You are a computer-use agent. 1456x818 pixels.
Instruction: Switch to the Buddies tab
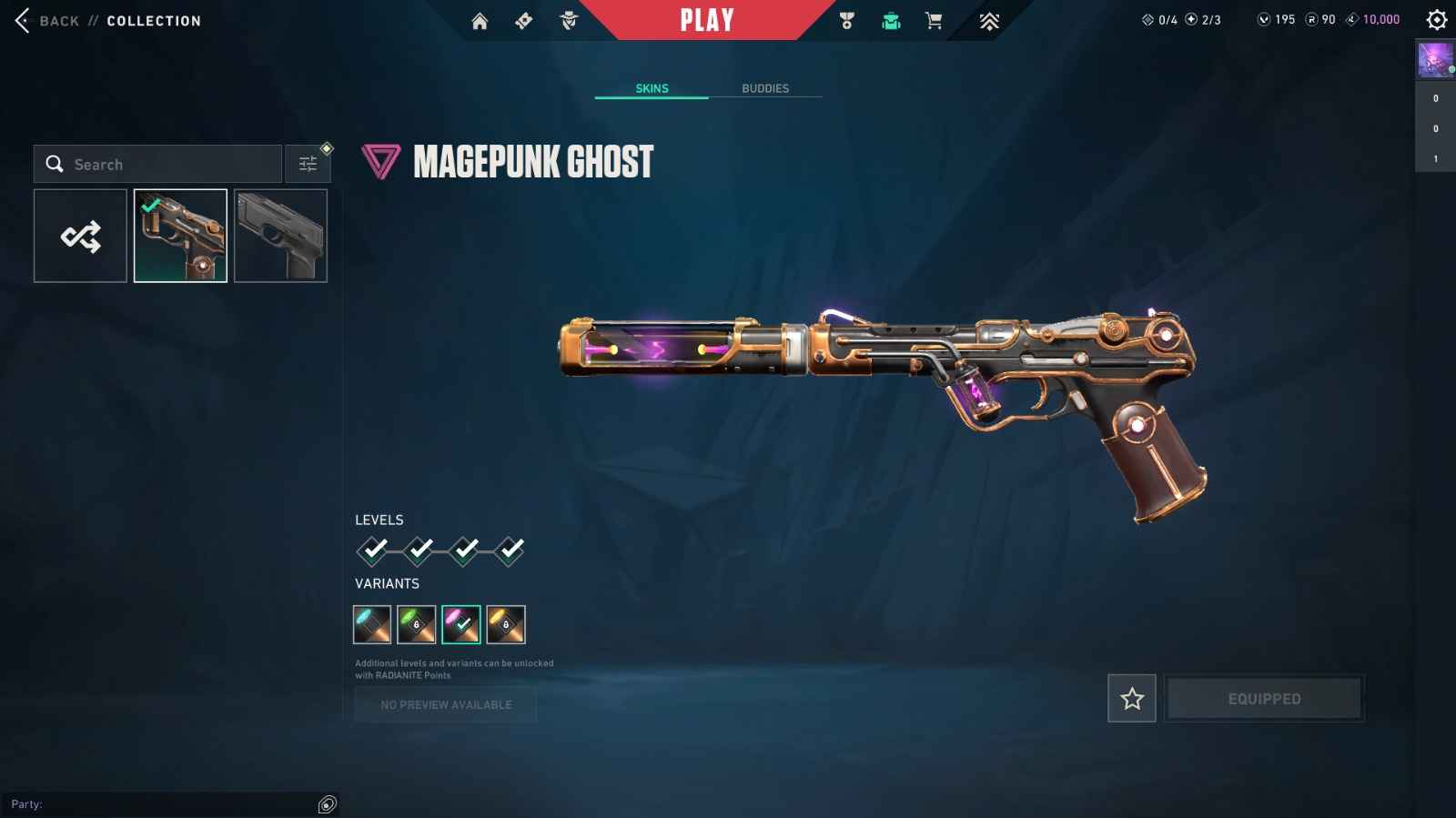[x=765, y=88]
